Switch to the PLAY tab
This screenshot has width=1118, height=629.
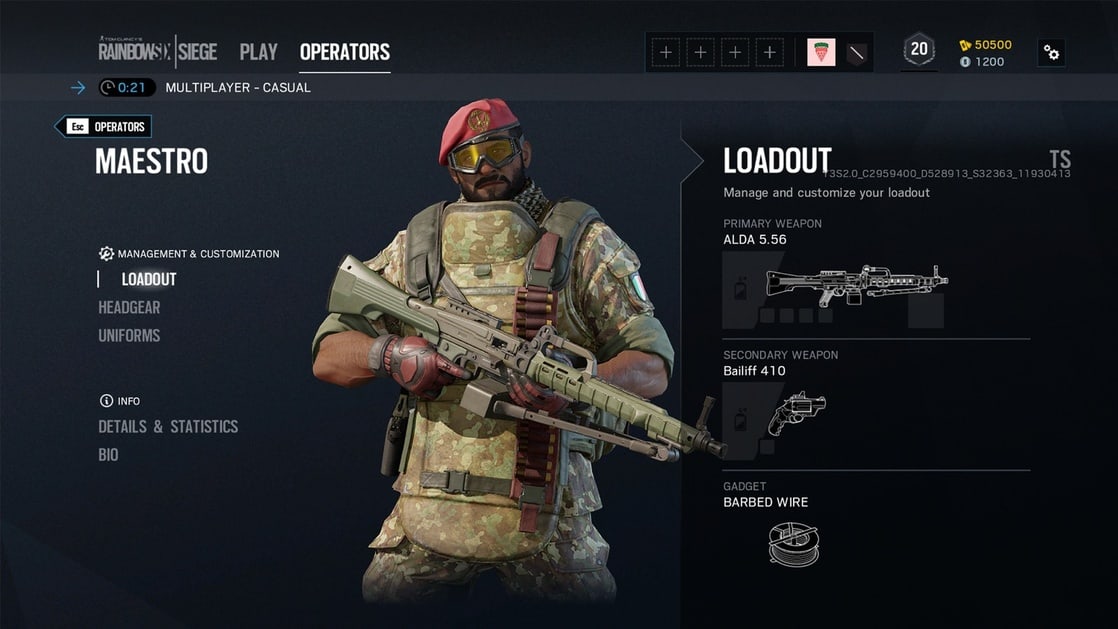coord(258,52)
